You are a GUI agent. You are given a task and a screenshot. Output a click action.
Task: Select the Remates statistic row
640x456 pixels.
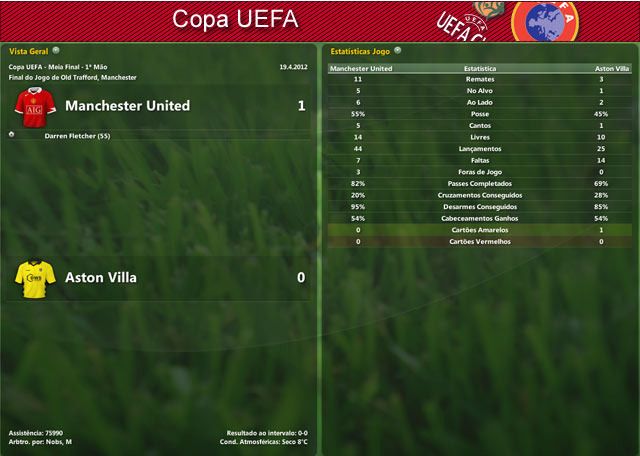(480, 79)
